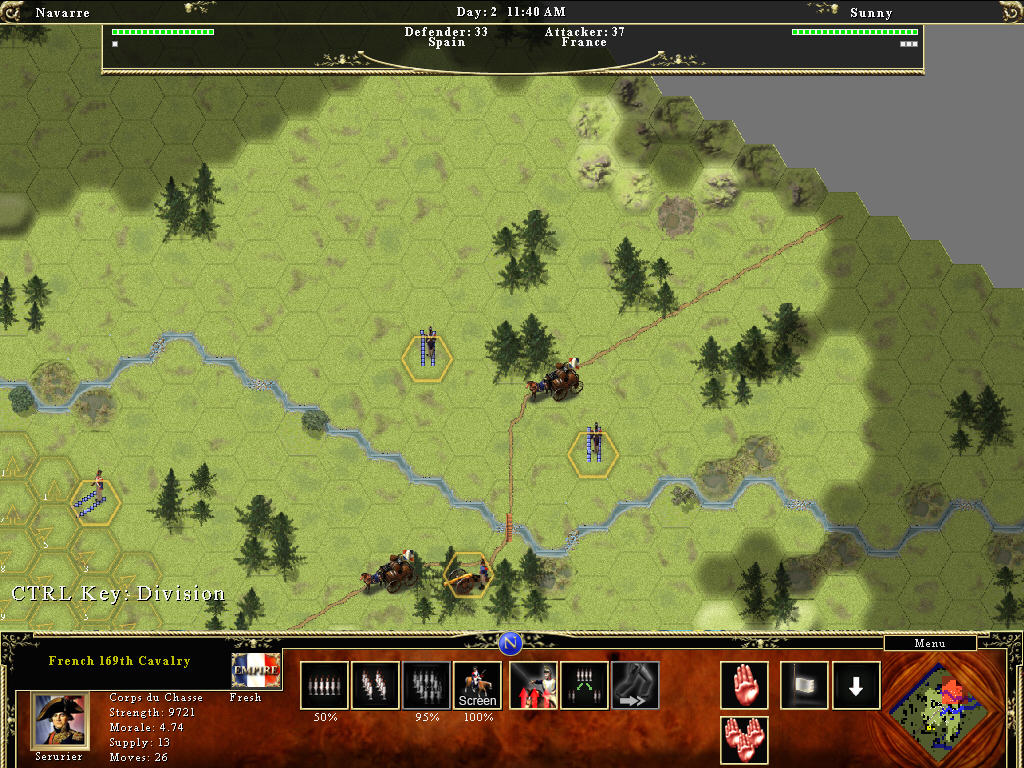Click the blue N compass button

(x=511, y=642)
